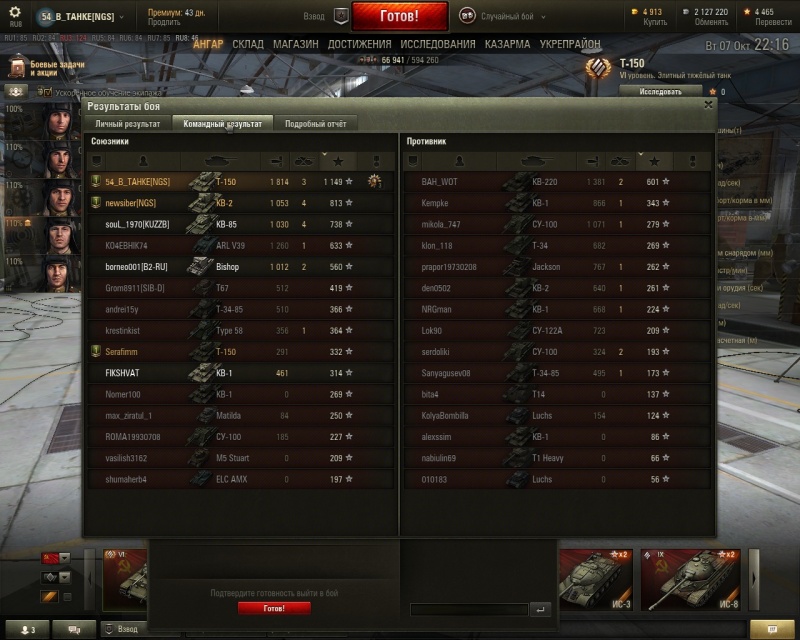Click the red Готов! button in top bar
The height and width of the screenshot is (640, 800).
click(413, 17)
